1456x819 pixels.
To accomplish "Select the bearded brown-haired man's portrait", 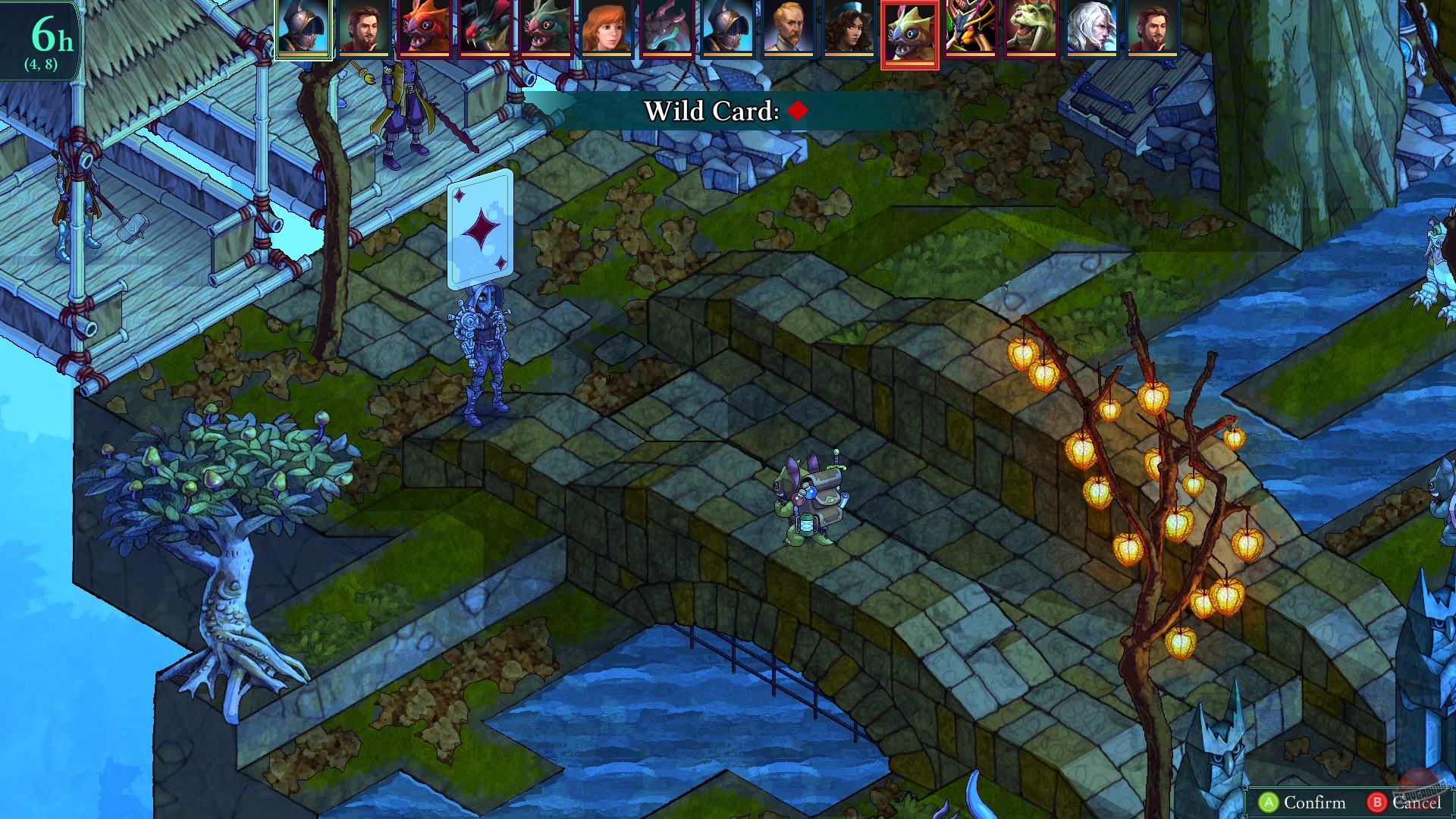I will (x=364, y=32).
